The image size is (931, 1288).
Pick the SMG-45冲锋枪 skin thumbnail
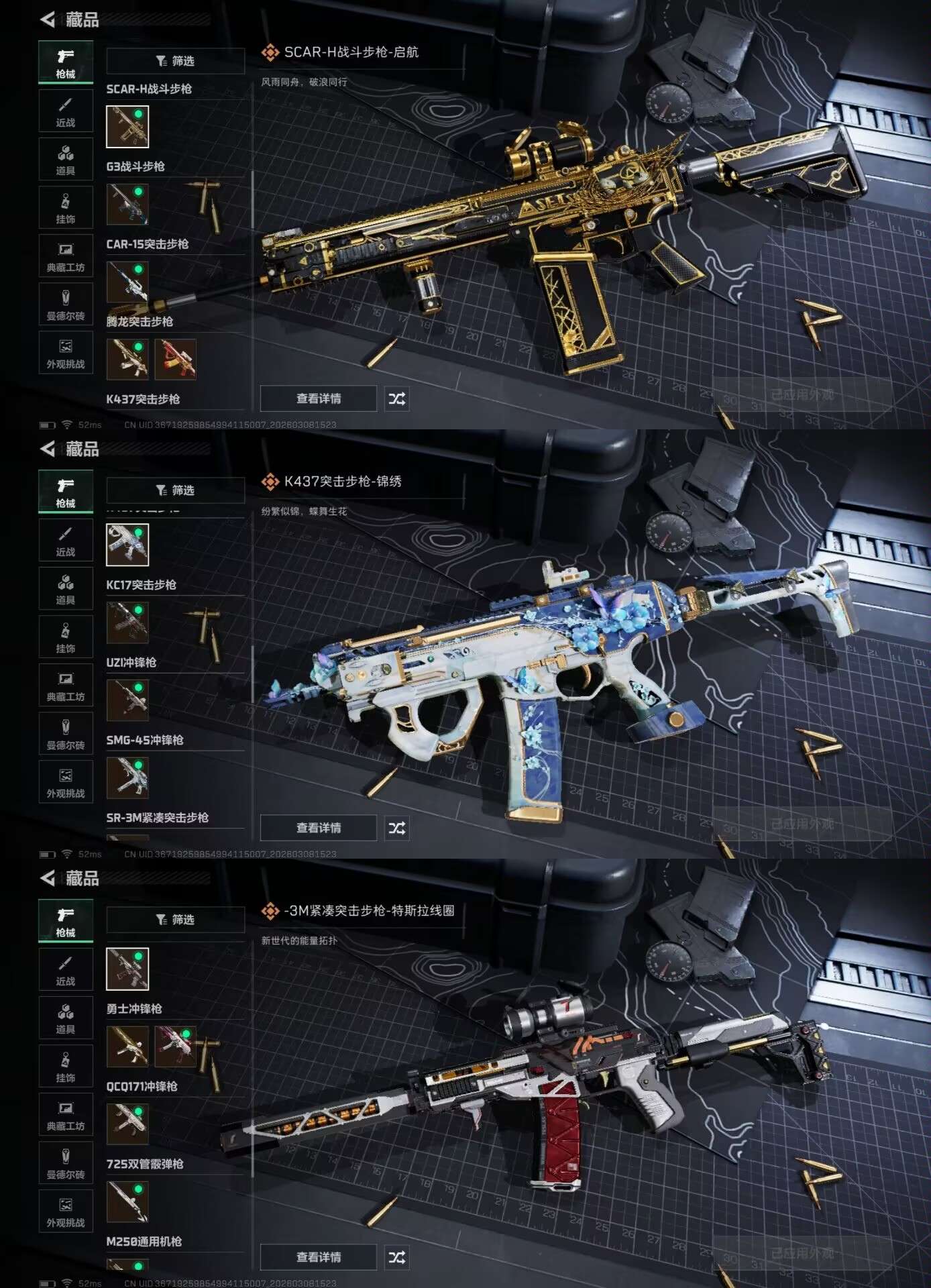[x=127, y=777]
